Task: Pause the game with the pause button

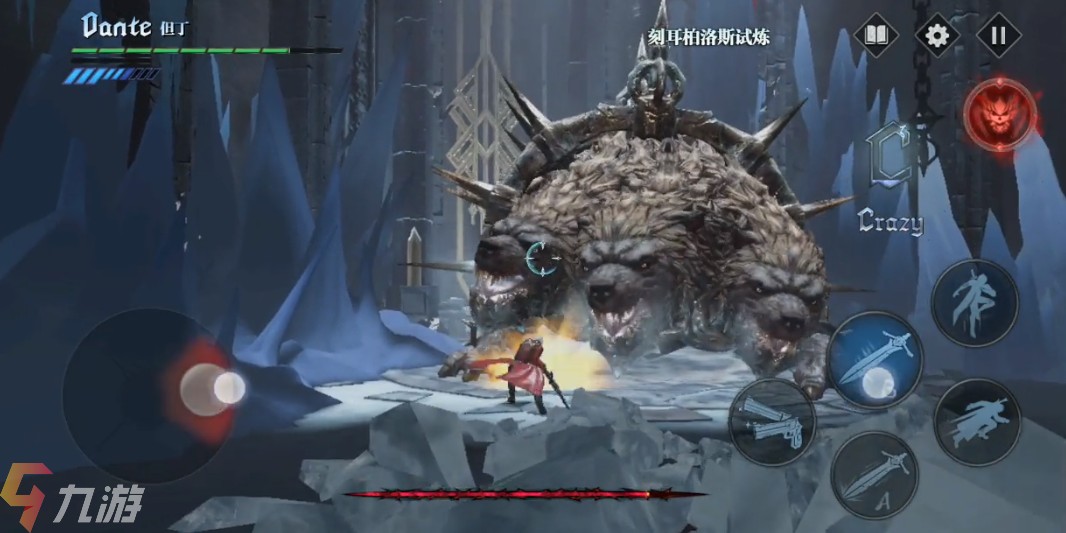Action: 997,36
